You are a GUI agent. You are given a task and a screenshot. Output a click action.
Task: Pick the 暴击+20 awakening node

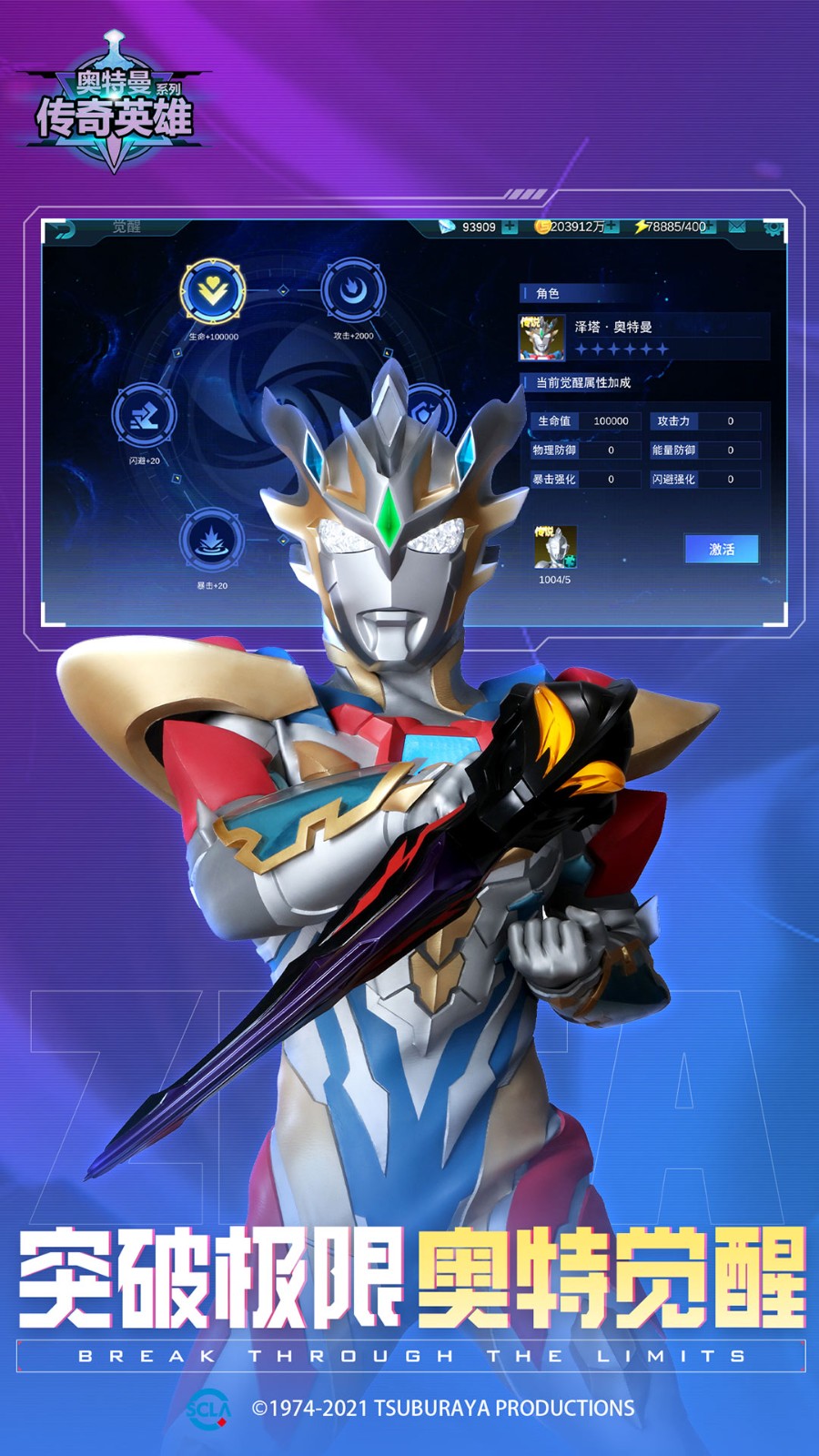pyautogui.click(x=211, y=541)
